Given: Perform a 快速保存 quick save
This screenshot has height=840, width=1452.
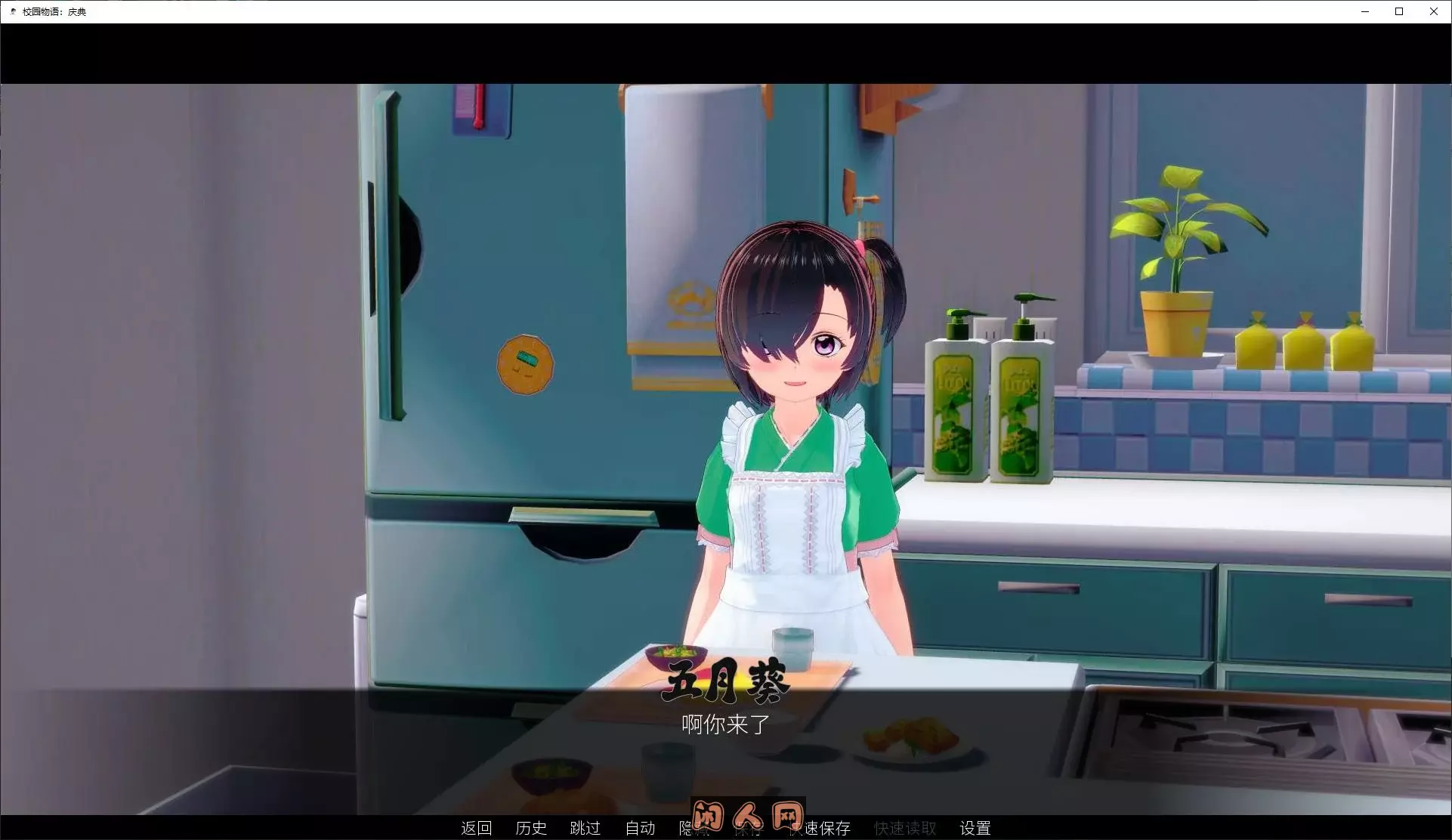Looking at the screenshot, I should pos(821,828).
